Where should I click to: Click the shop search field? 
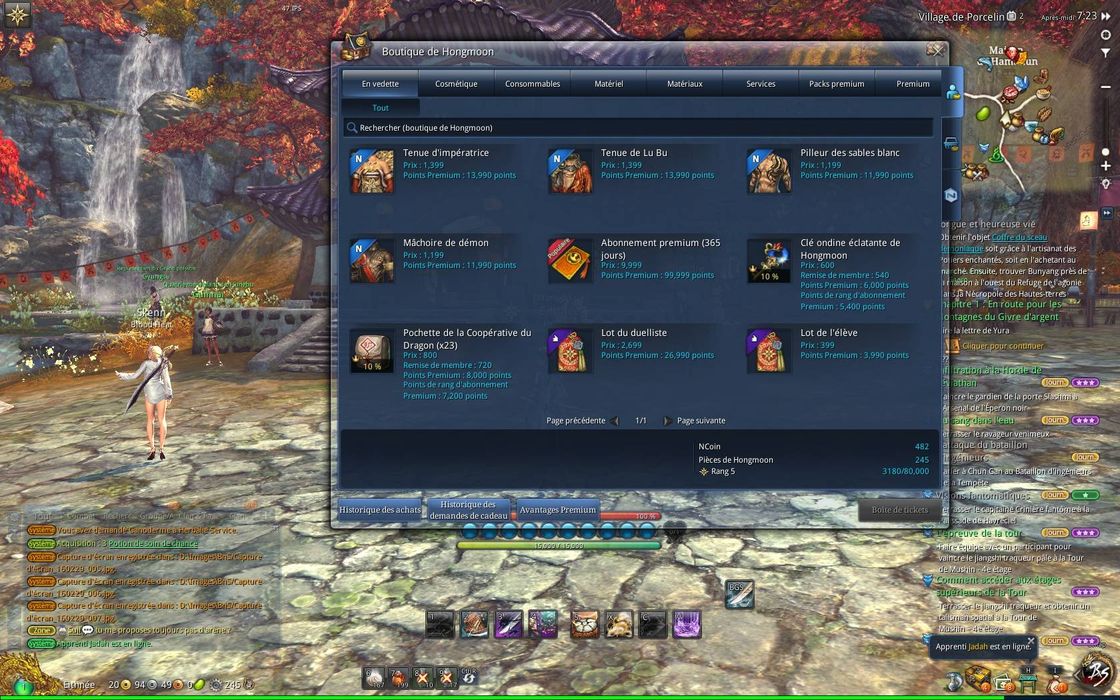tap(640, 128)
